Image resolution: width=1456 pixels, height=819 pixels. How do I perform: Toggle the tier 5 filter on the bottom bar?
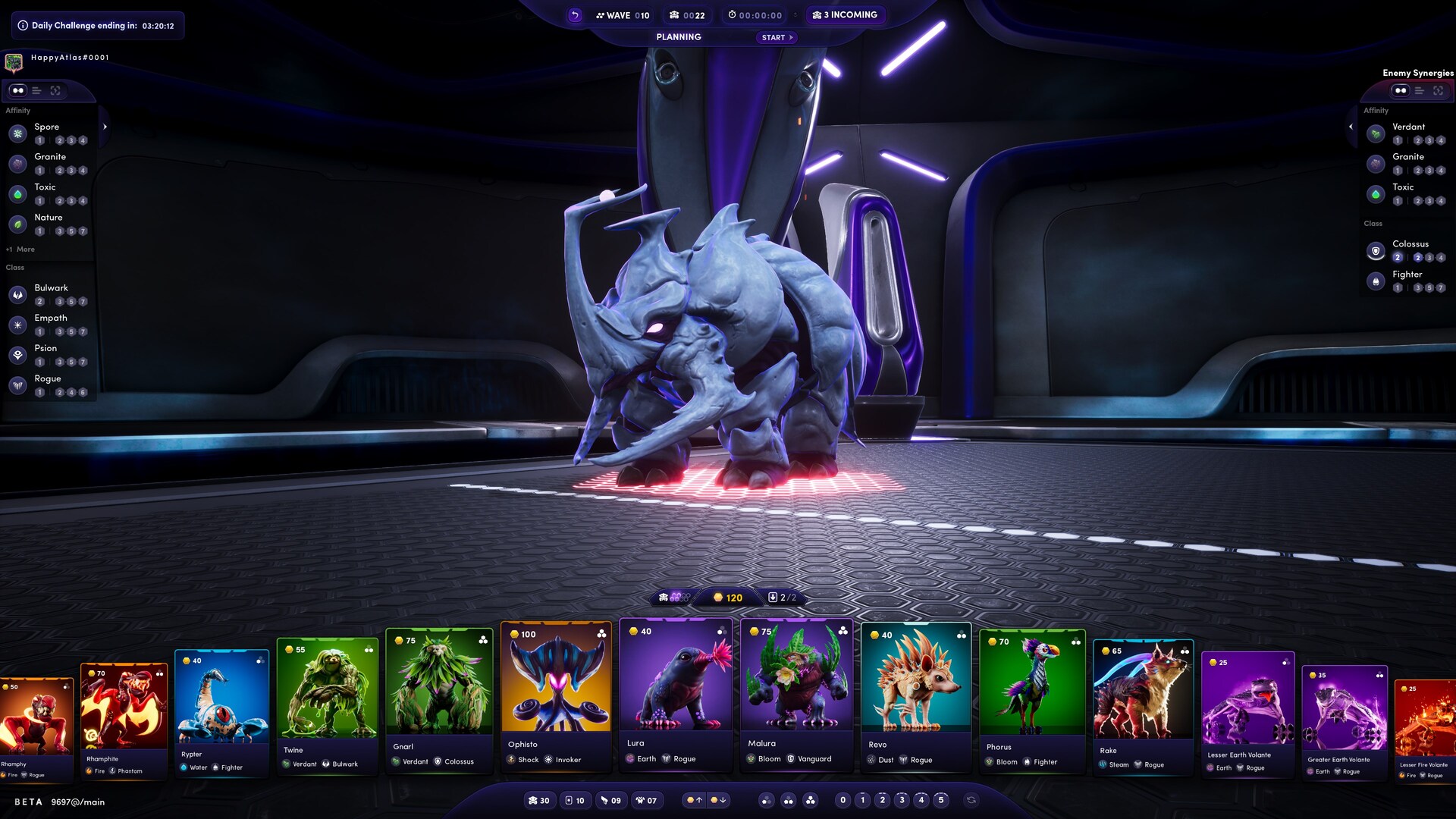tap(941, 799)
